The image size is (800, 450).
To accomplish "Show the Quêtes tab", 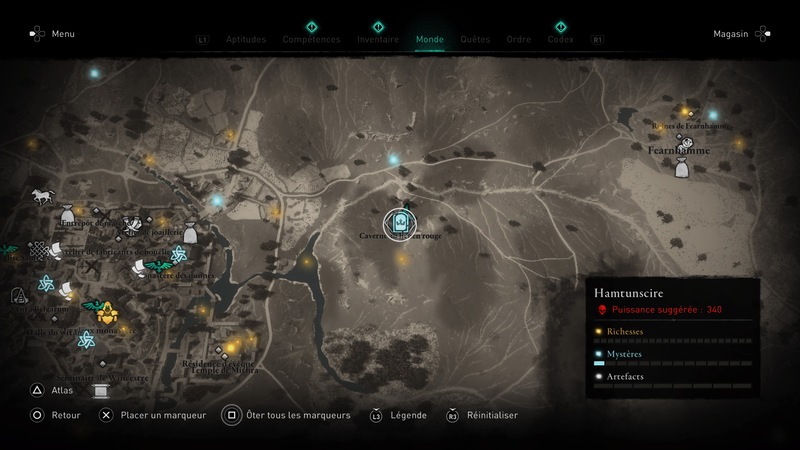I will 475,40.
